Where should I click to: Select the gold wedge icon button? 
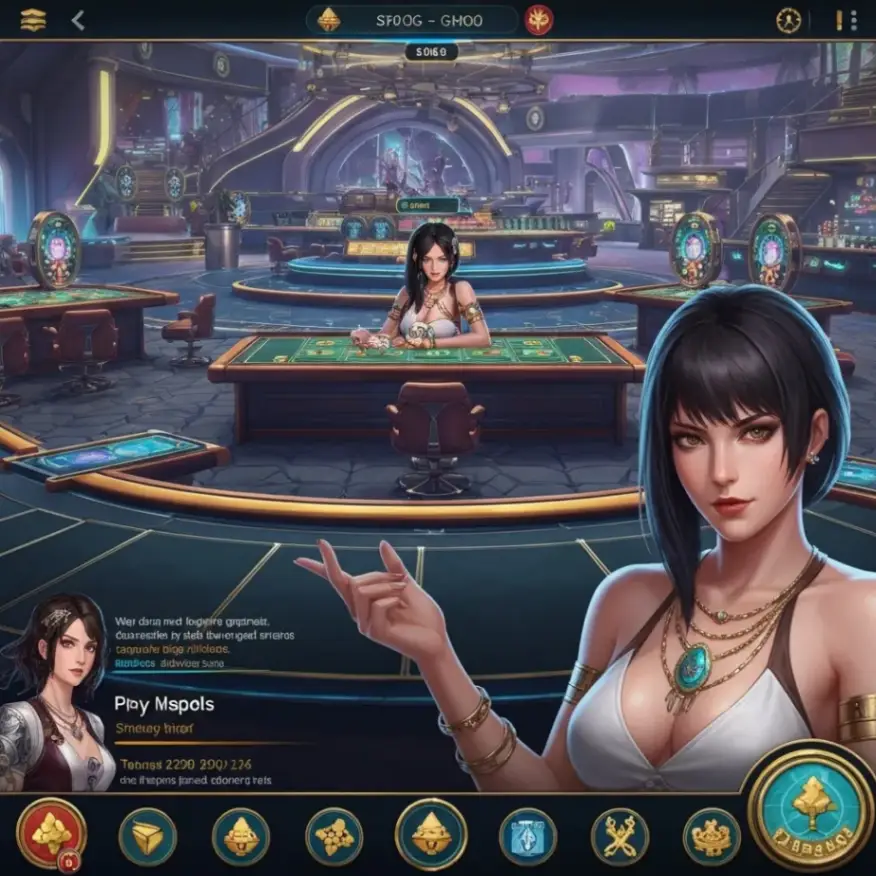click(147, 836)
